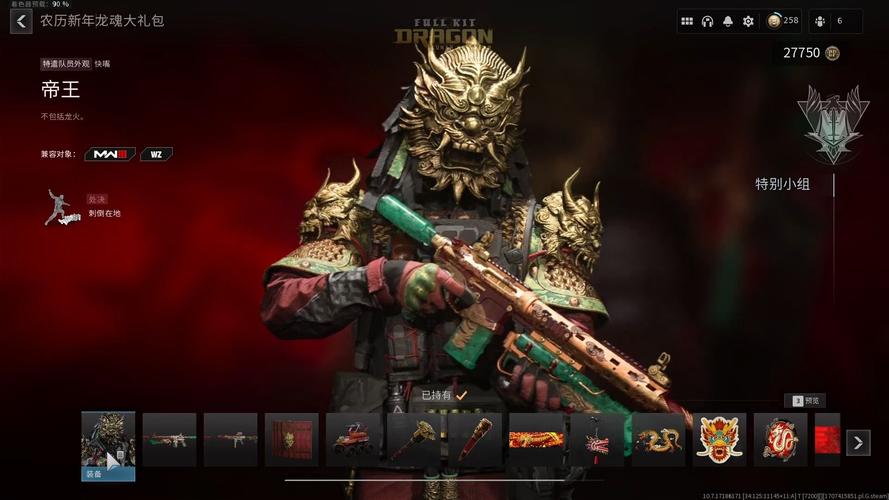Show notifications via the bell icon
Screen dimensions: 889x500
(x=728, y=21)
